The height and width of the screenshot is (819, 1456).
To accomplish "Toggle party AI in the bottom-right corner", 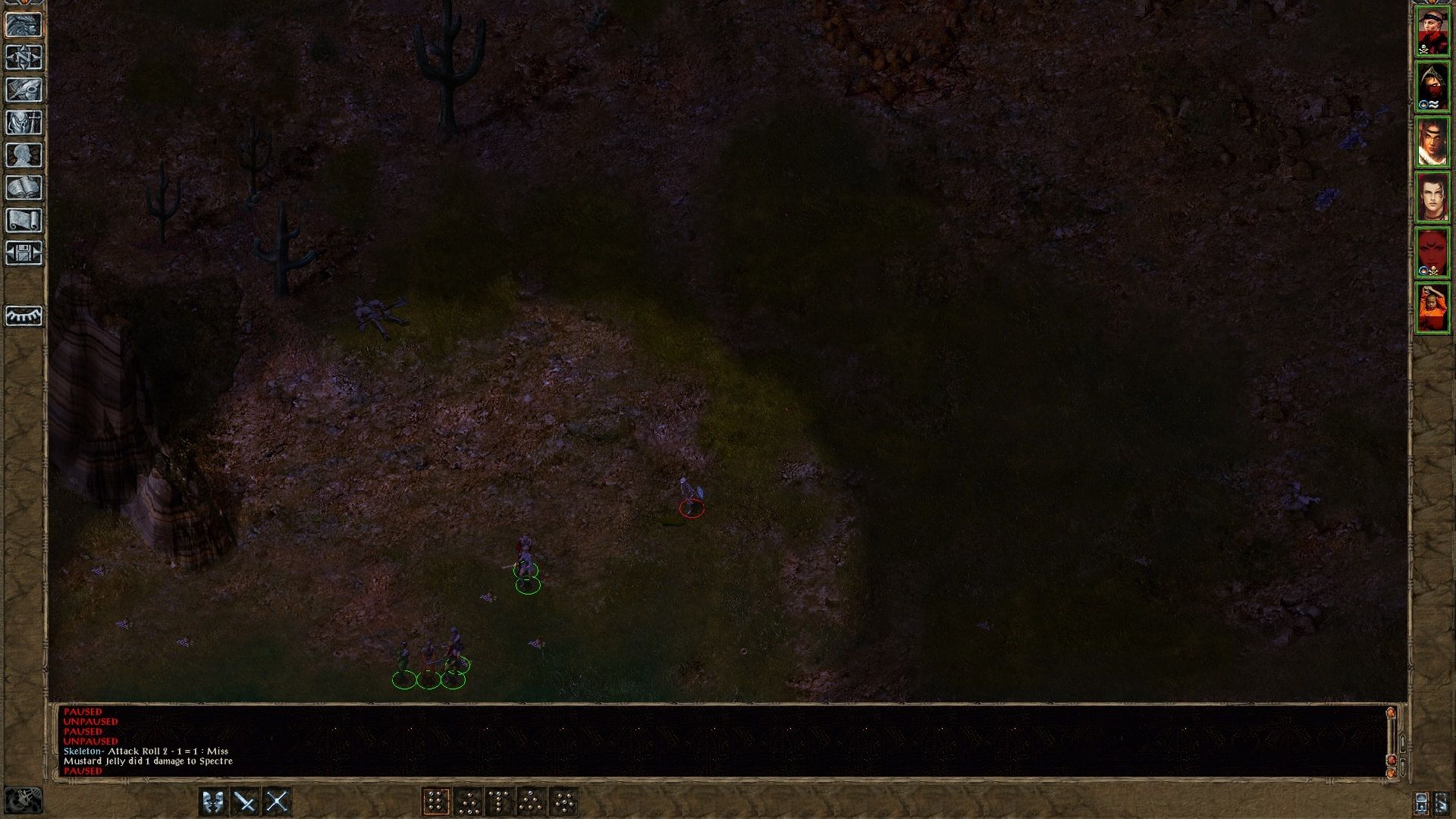I will [1442, 803].
